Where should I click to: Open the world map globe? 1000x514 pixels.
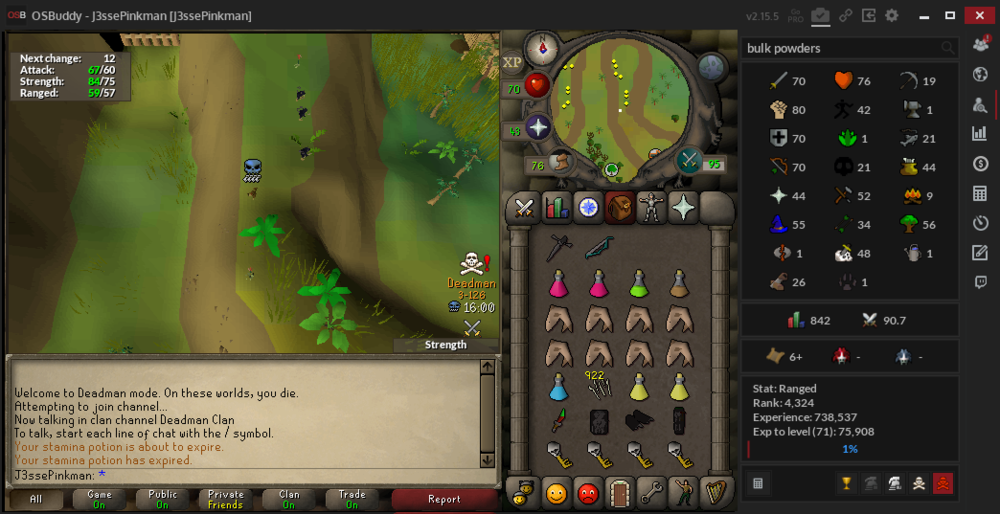711,67
